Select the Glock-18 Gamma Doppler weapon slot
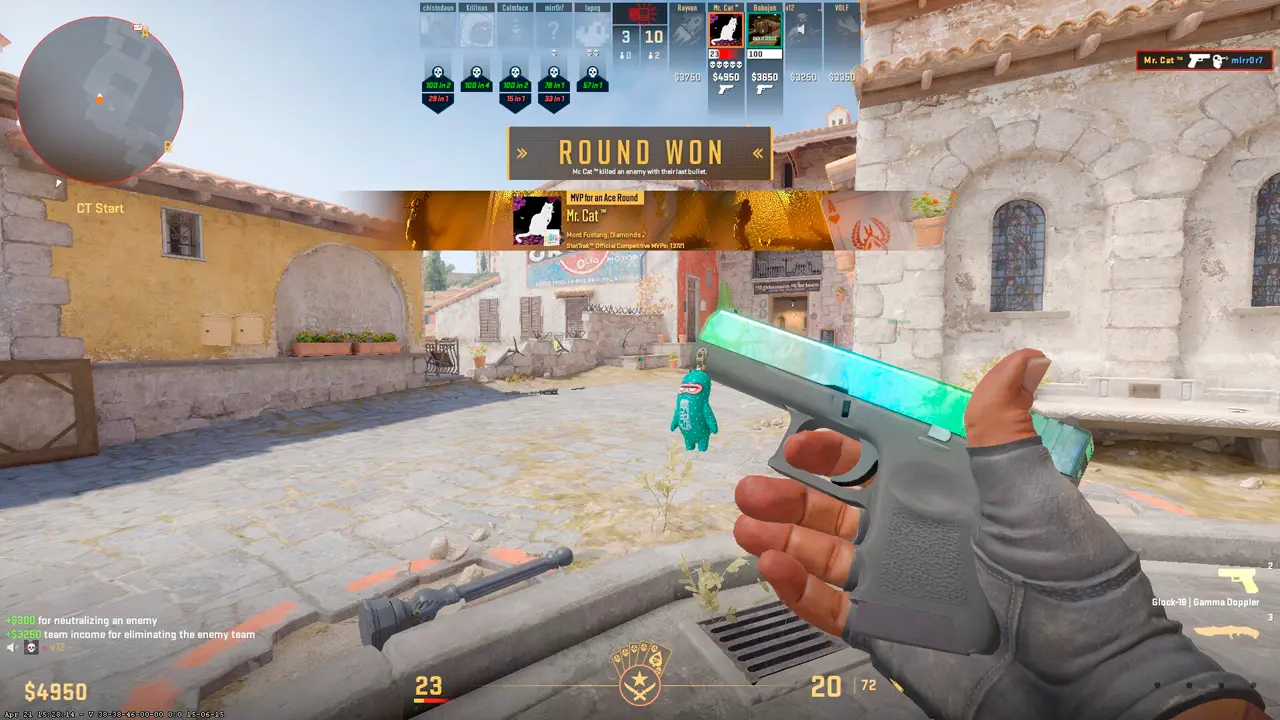1280x720 pixels. pyautogui.click(x=1237, y=581)
